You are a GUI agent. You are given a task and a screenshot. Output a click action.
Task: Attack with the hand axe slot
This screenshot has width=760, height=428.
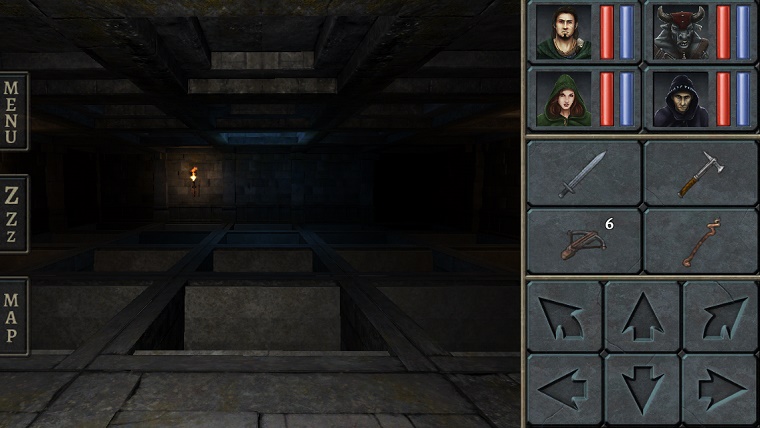tap(700, 173)
